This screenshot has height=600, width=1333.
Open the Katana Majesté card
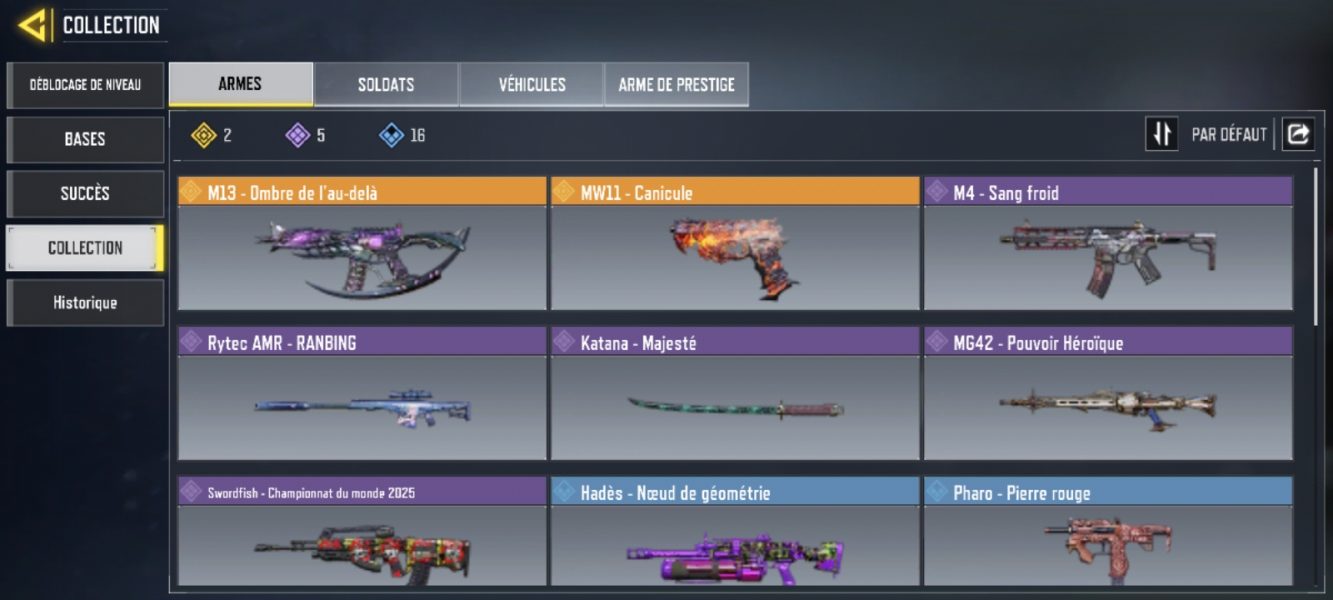coord(735,394)
